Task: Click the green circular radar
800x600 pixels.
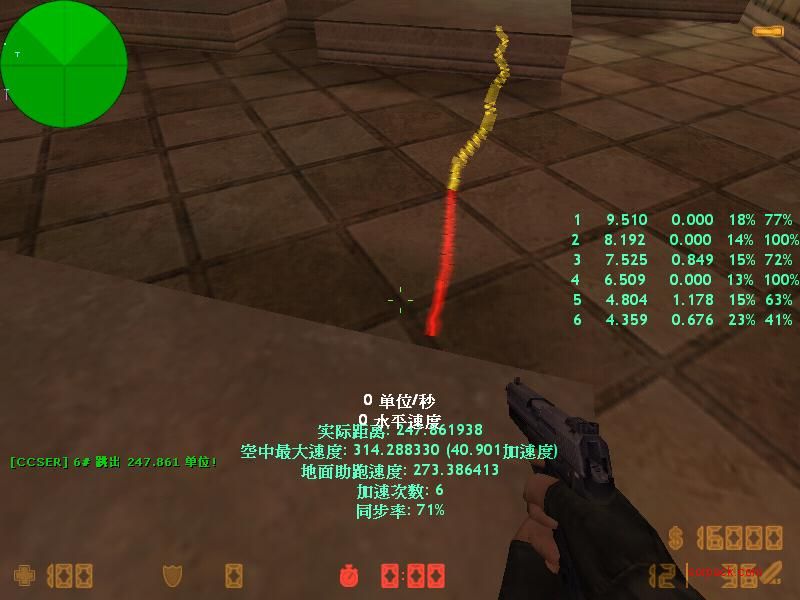Action: pos(64,64)
